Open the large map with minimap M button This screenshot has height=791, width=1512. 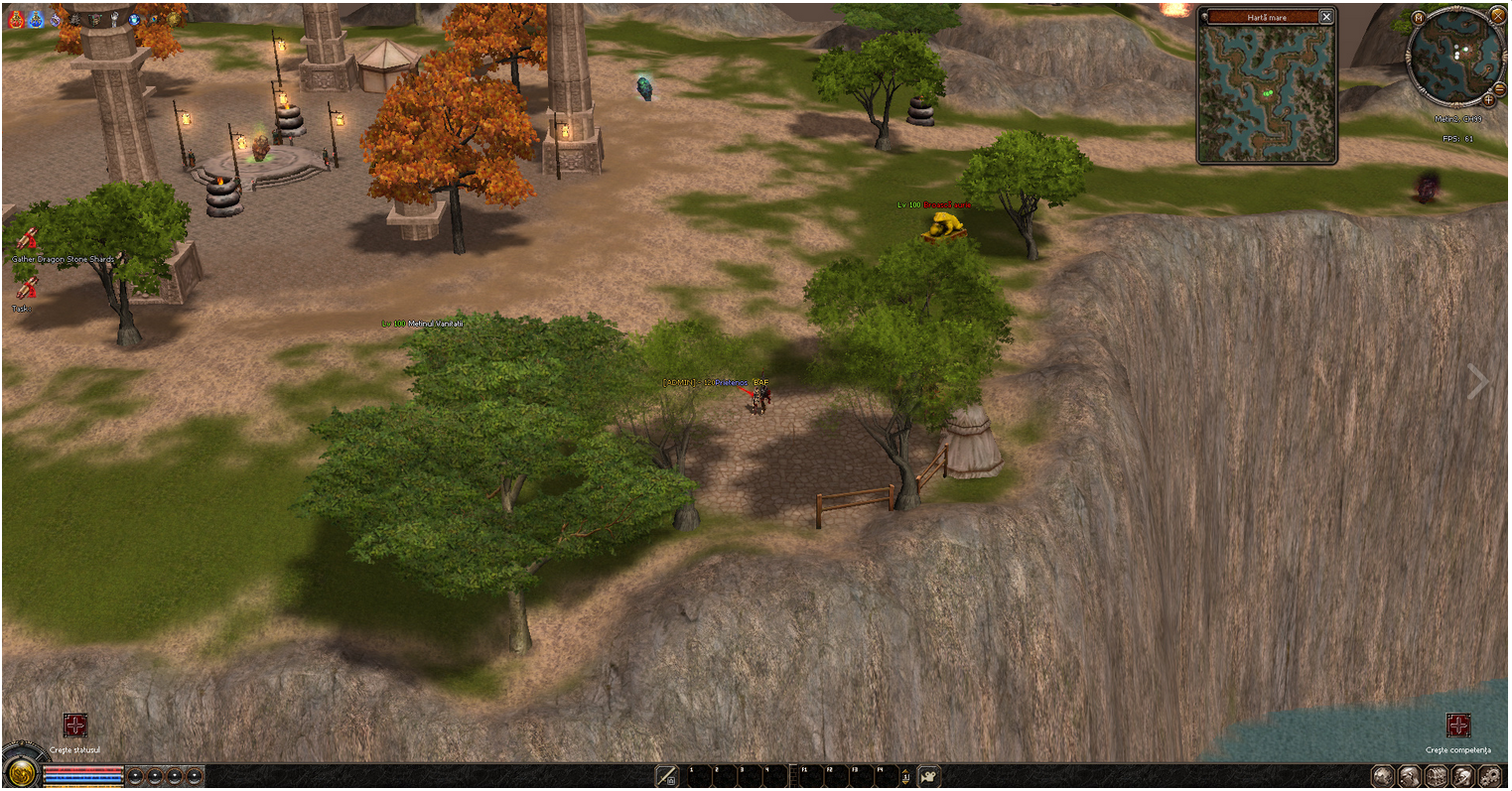click(1419, 18)
